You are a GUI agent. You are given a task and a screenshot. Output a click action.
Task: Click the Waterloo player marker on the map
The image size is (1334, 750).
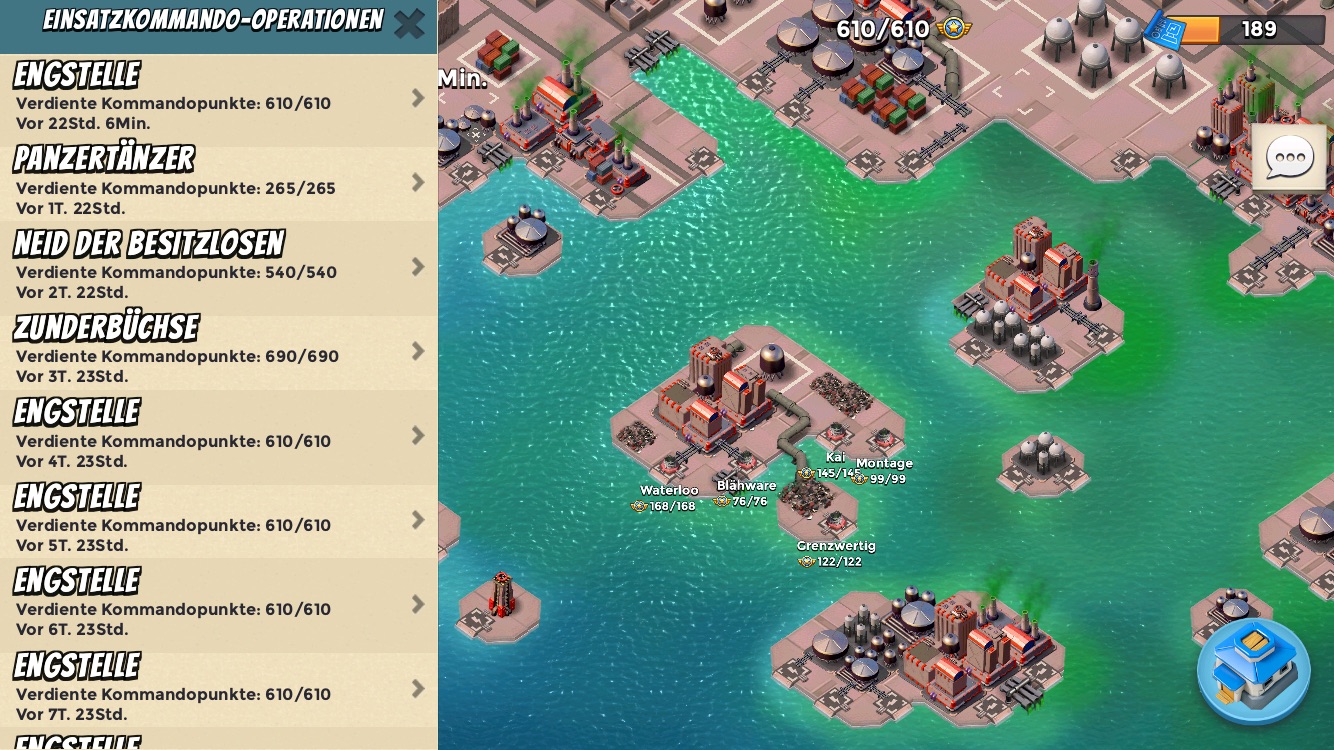pyautogui.click(x=667, y=498)
